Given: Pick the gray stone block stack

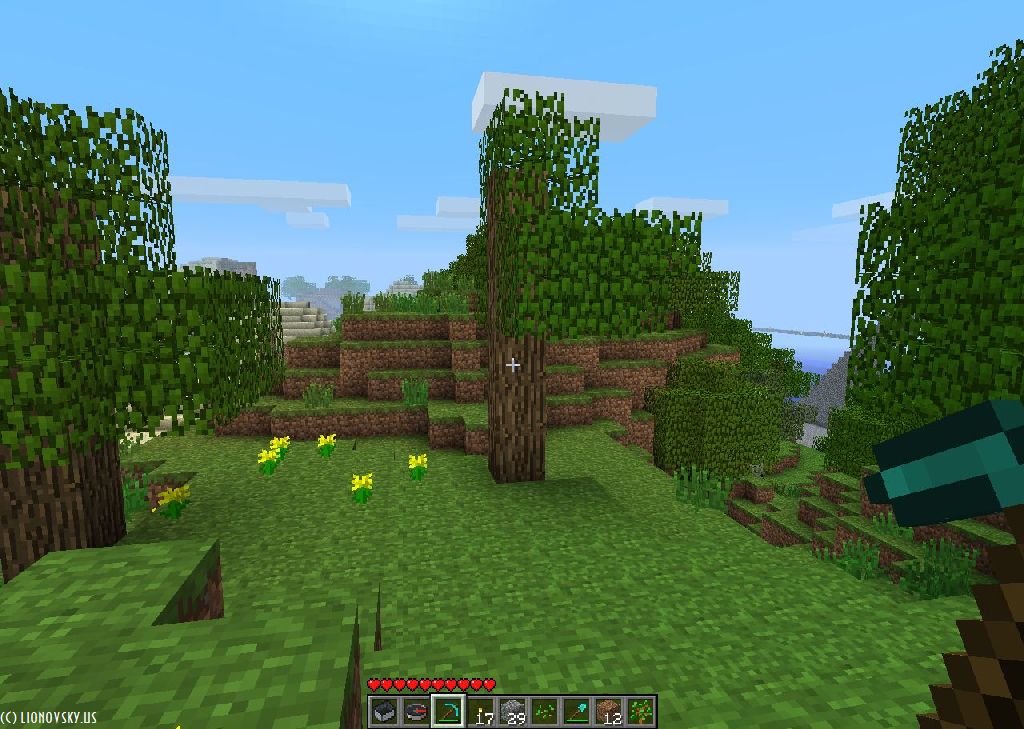Looking at the screenshot, I should 512,711.
